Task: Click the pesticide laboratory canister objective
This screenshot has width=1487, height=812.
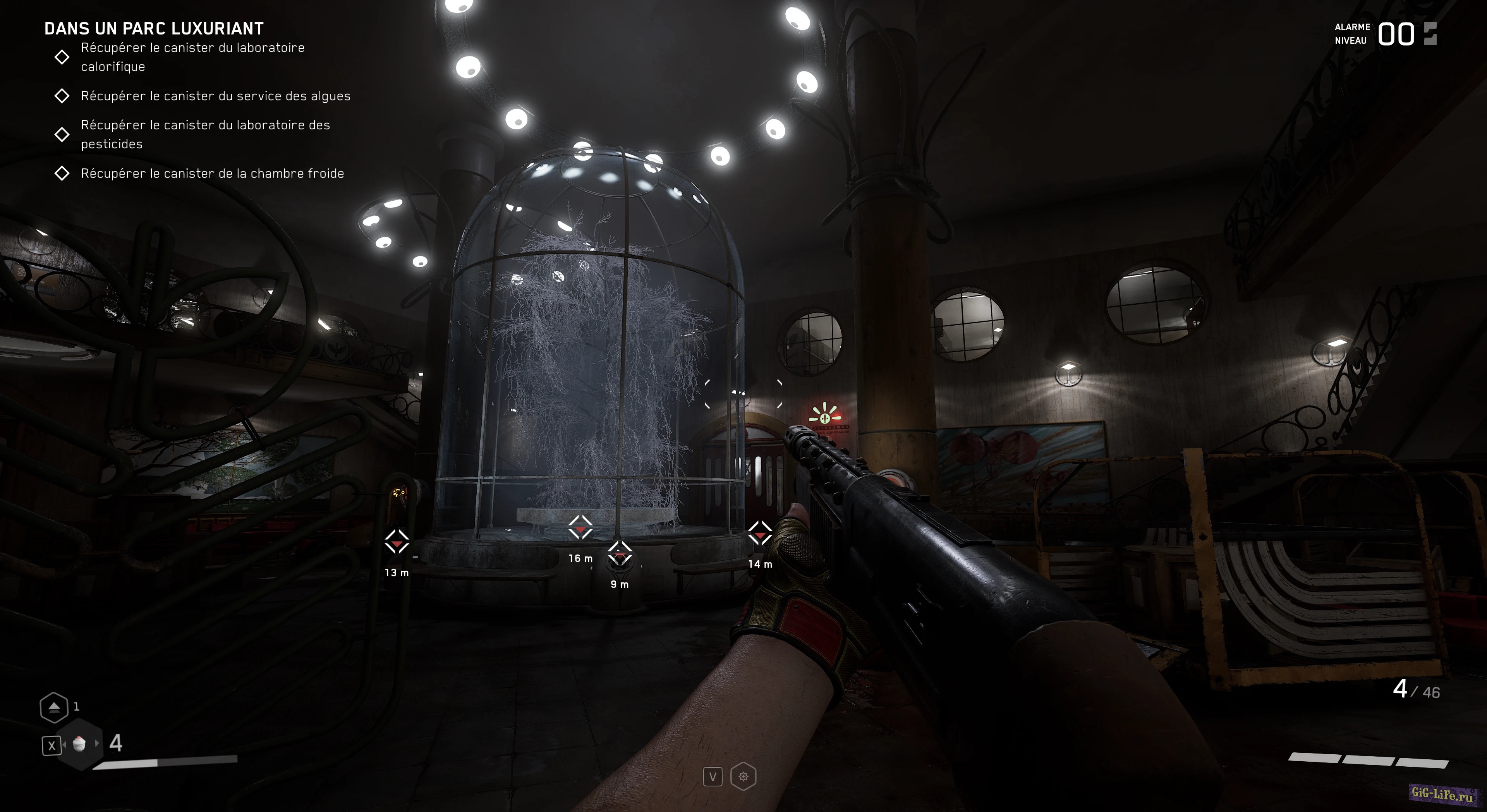Action: click(x=205, y=134)
